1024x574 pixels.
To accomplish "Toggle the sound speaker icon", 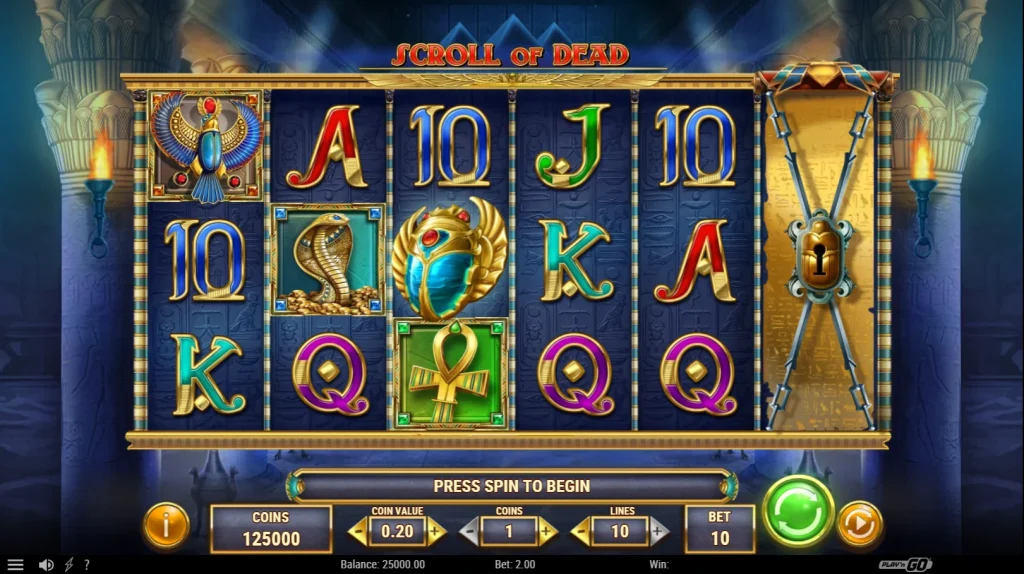I will coord(46,565).
